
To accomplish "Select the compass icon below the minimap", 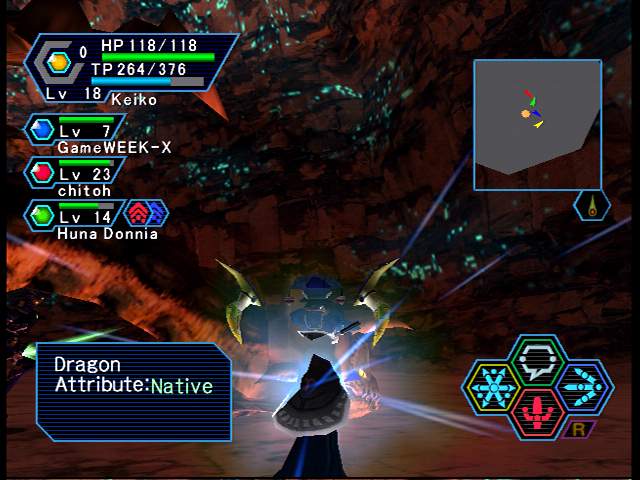I will 593,206.
